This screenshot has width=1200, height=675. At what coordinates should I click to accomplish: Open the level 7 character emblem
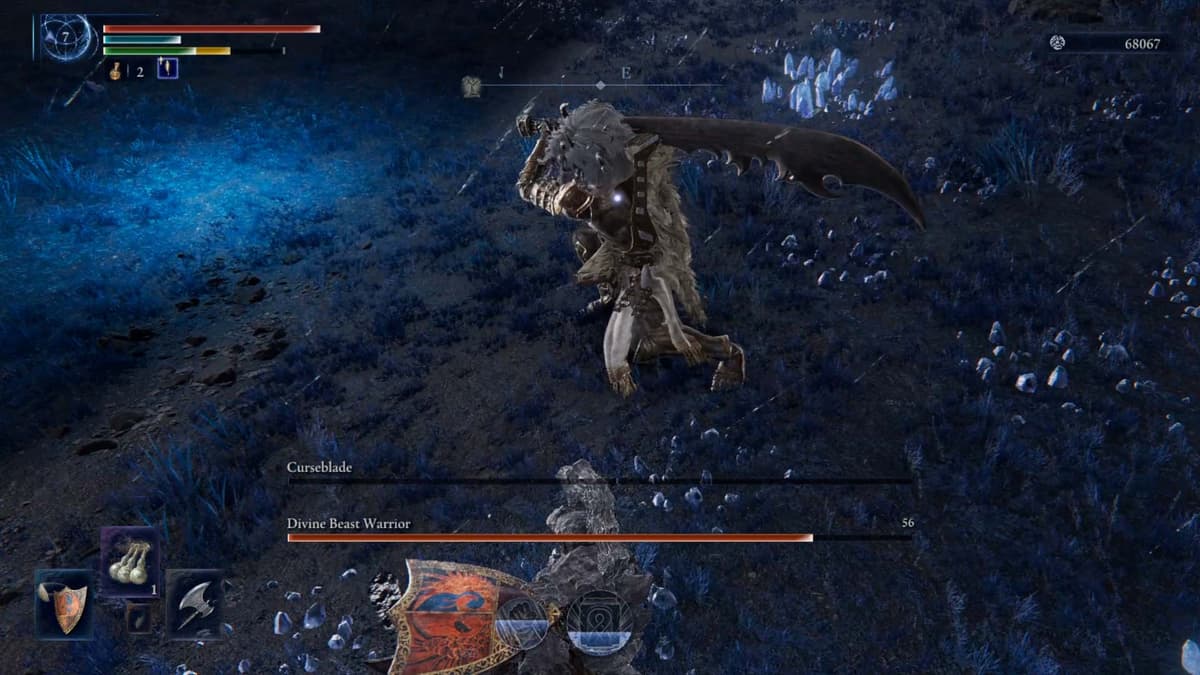tap(69, 38)
